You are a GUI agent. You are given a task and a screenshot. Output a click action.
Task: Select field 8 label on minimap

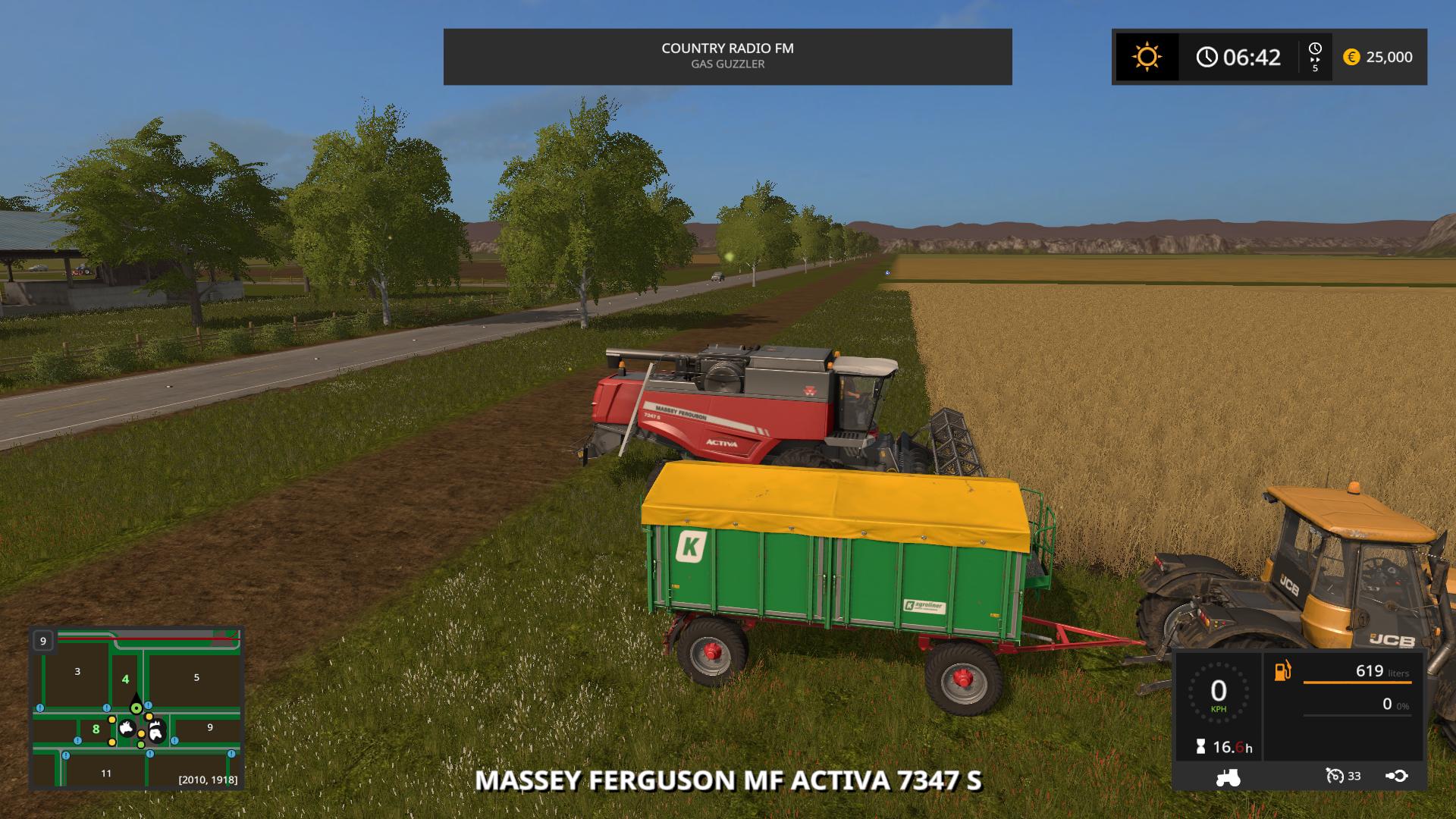[x=96, y=730]
